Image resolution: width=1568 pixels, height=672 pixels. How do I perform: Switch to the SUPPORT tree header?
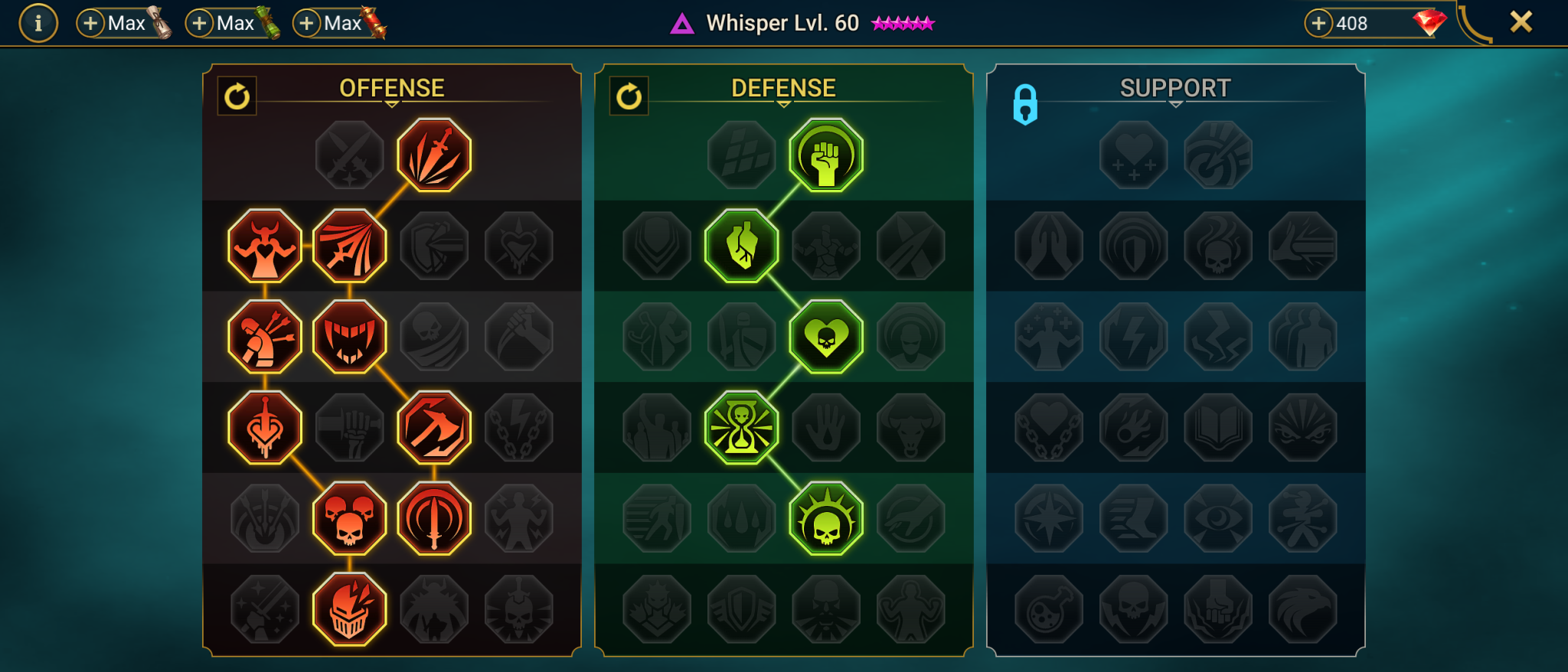pos(1176,86)
